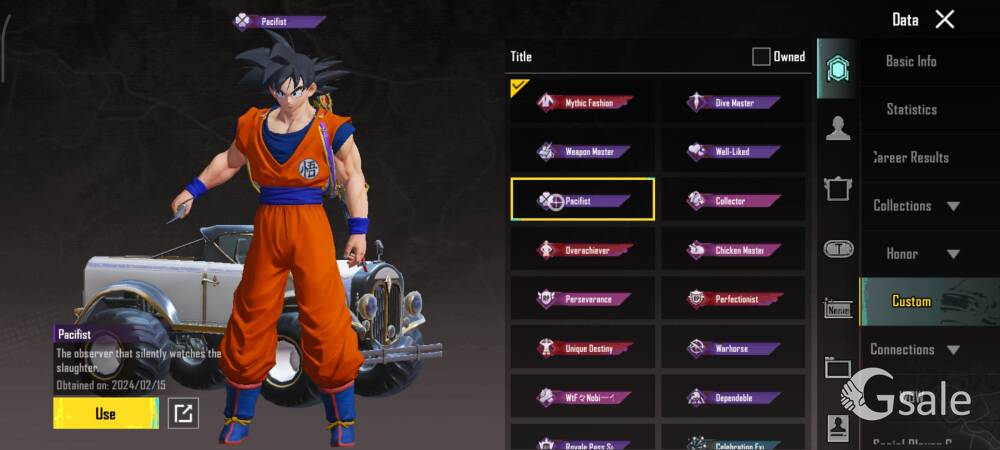
Task: Expand the Honor menu
Action: click(x=915, y=253)
